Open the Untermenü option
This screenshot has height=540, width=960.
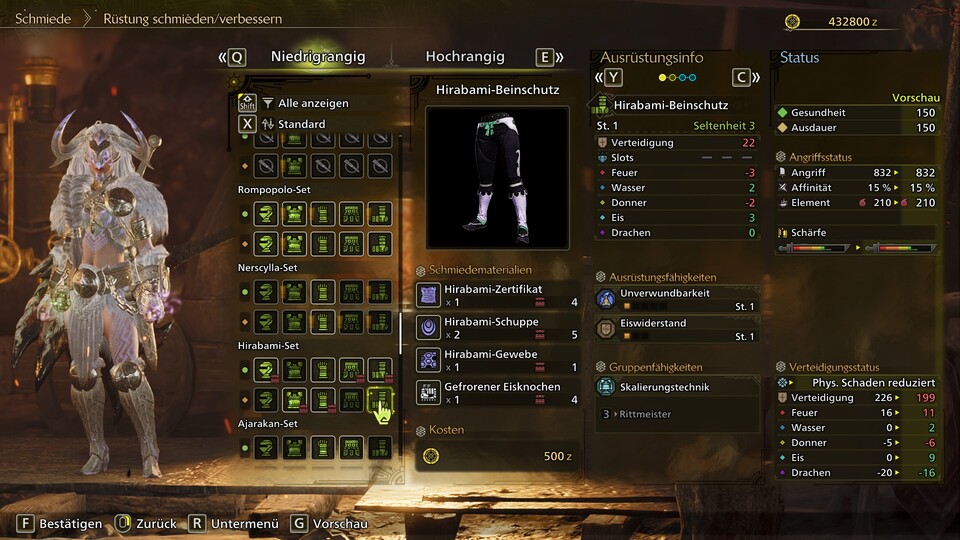234,523
